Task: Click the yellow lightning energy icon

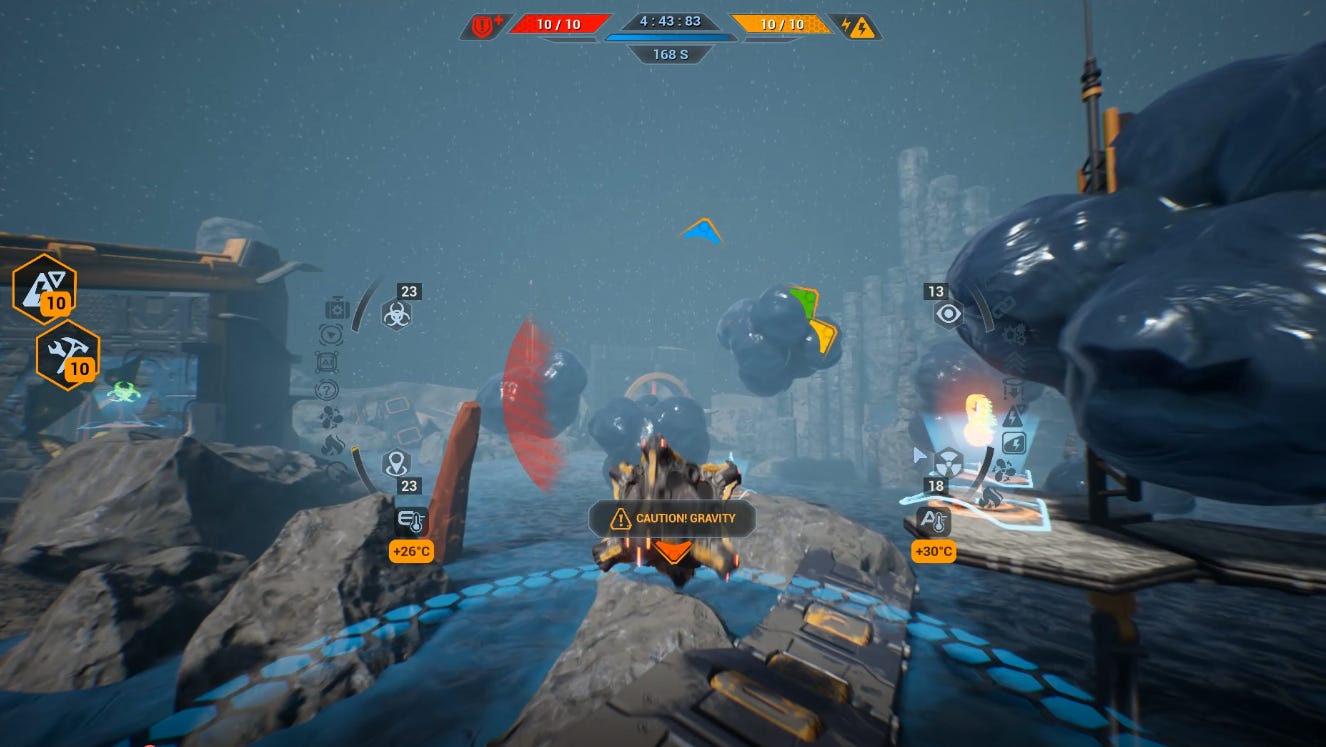Action: pos(857,26)
